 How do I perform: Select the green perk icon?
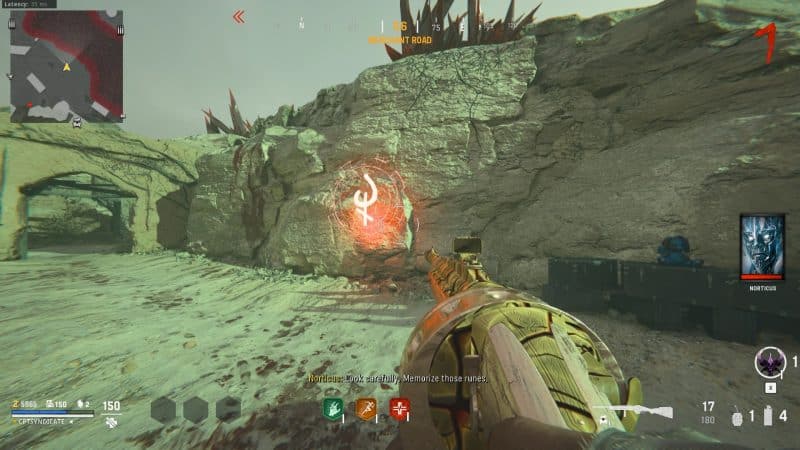pyautogui.click(x=333, y=408)
